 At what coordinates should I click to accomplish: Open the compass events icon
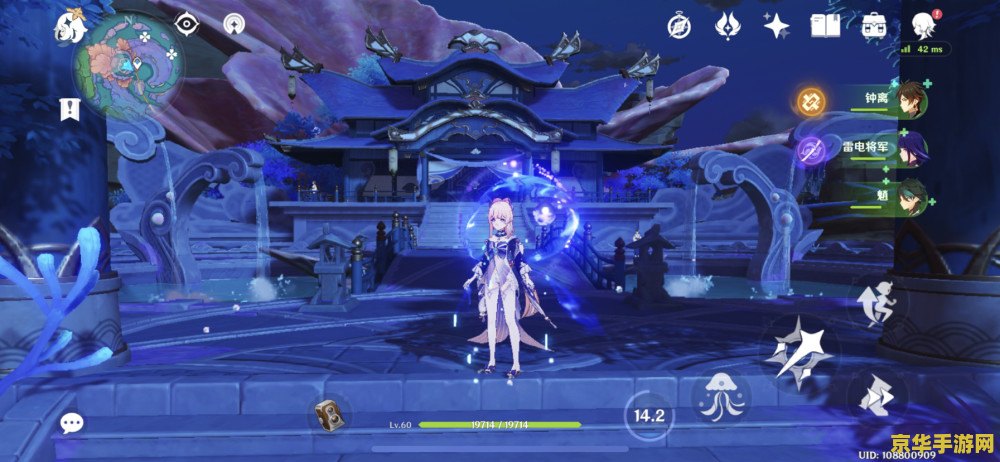click(x=680, y=26)
